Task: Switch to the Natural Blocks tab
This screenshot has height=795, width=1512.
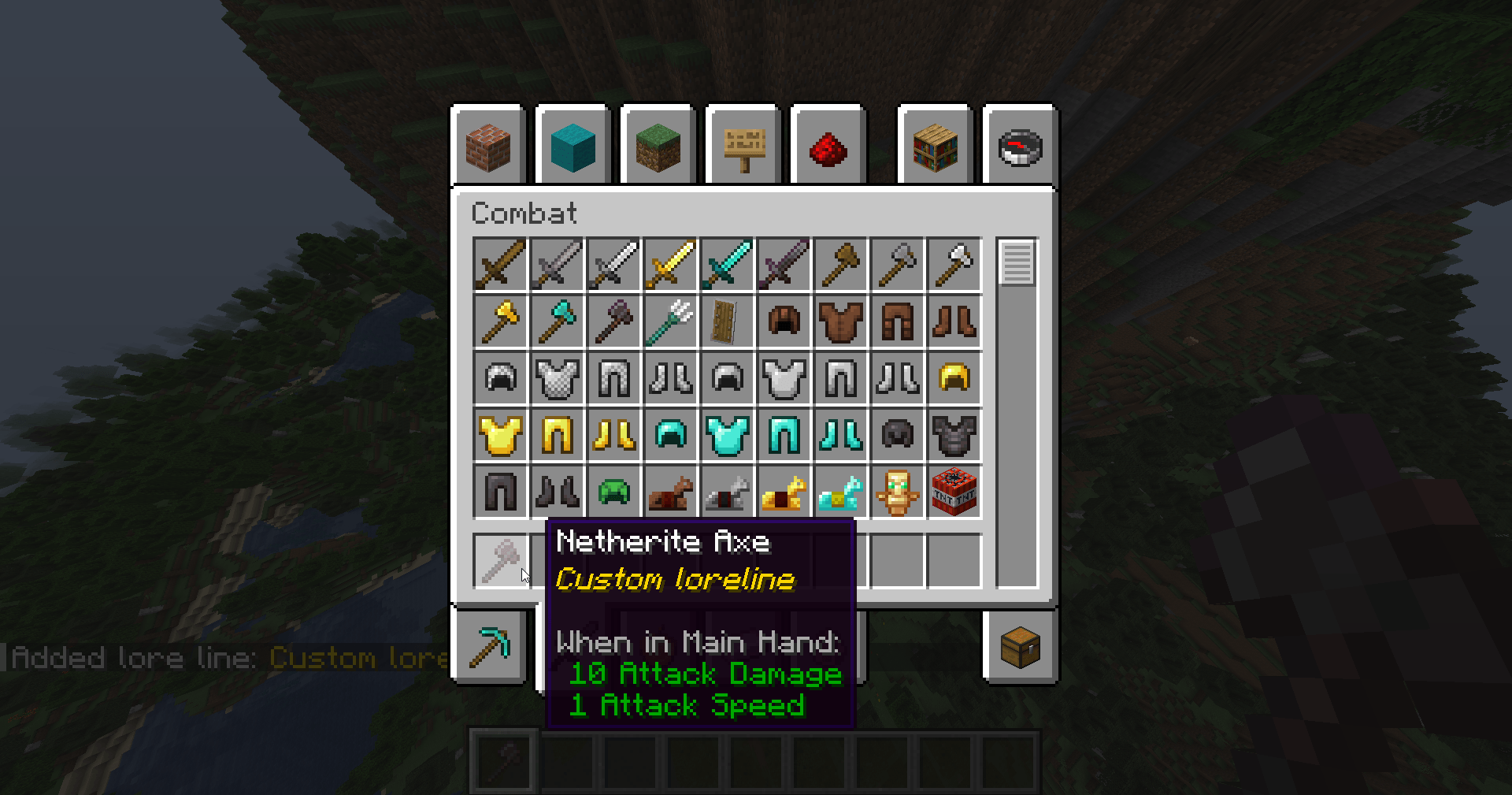Action: (x=658, y=146)
